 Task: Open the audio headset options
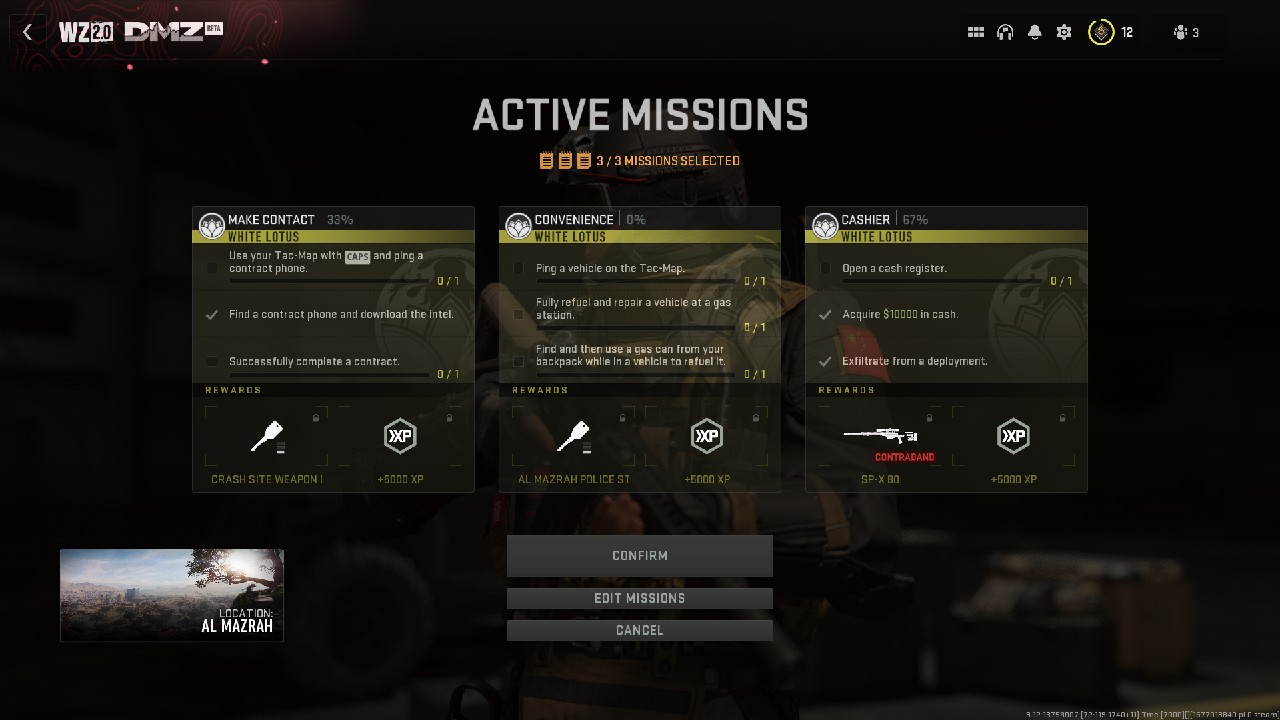click(x=1005, y=31)
